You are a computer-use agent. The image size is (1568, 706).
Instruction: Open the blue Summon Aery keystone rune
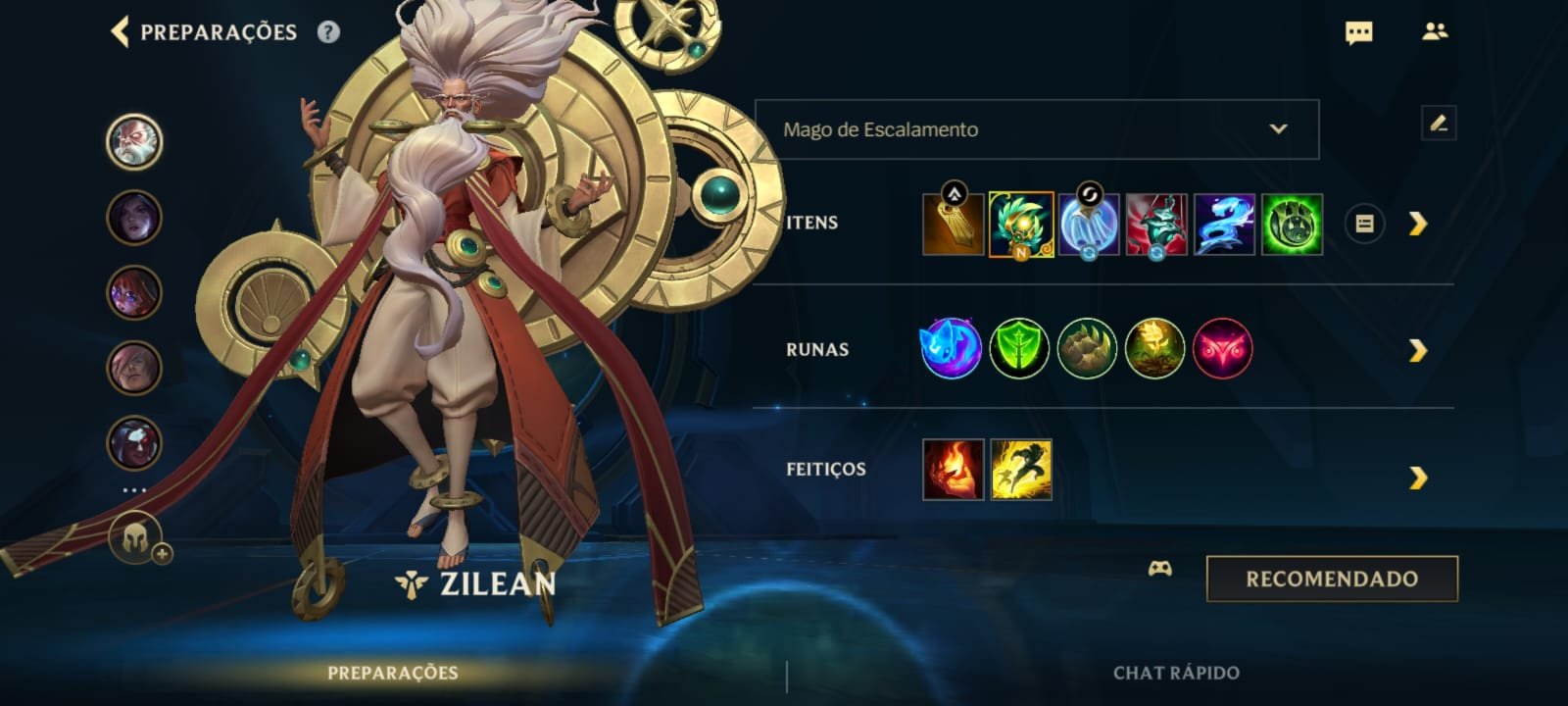(949, 348)
